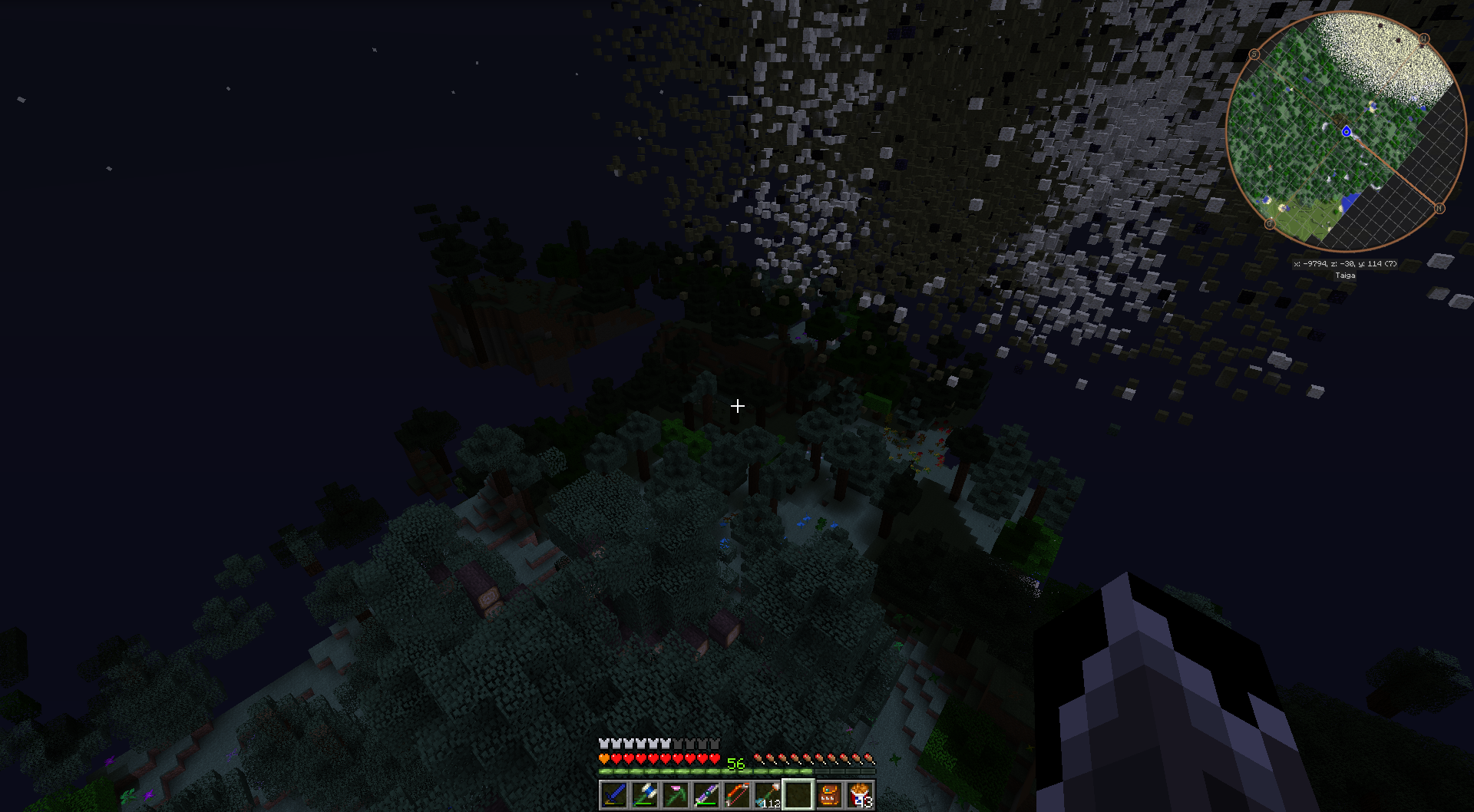Screen dimensions: 1474x812
Task: Click the W compass marker on minimap
Action: pos(1424,38)
